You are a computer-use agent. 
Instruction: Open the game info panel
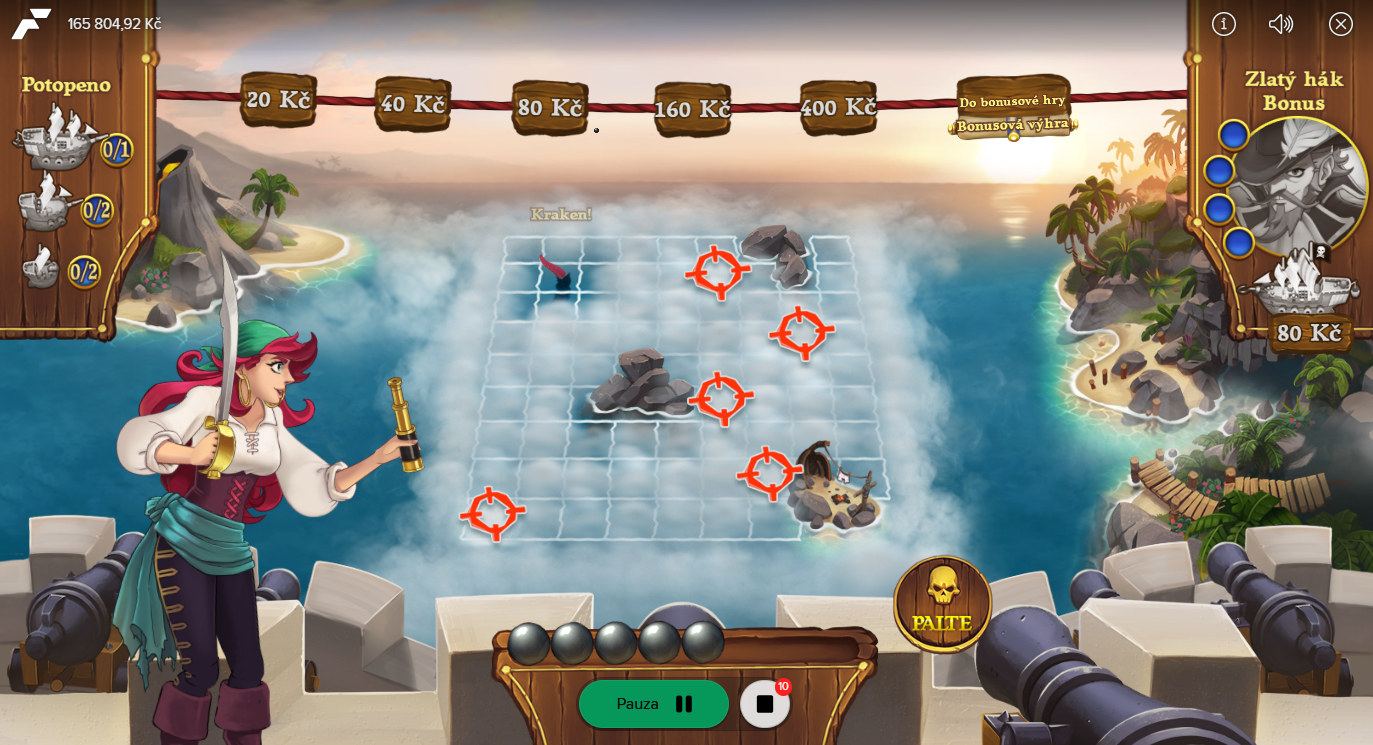coord(1224,24)
